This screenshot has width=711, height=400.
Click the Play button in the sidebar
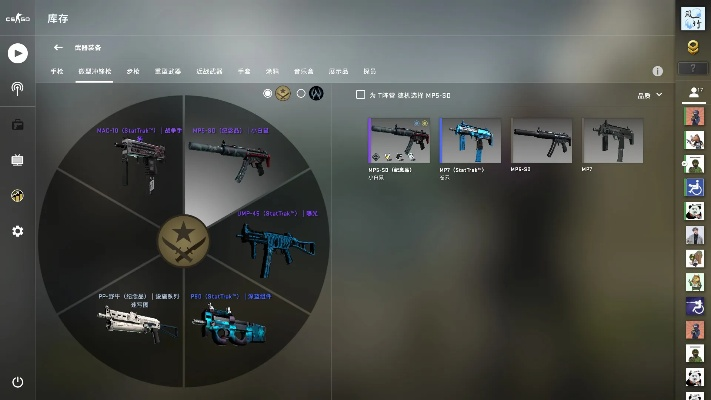pyautogui.click(x=17, y=53)
